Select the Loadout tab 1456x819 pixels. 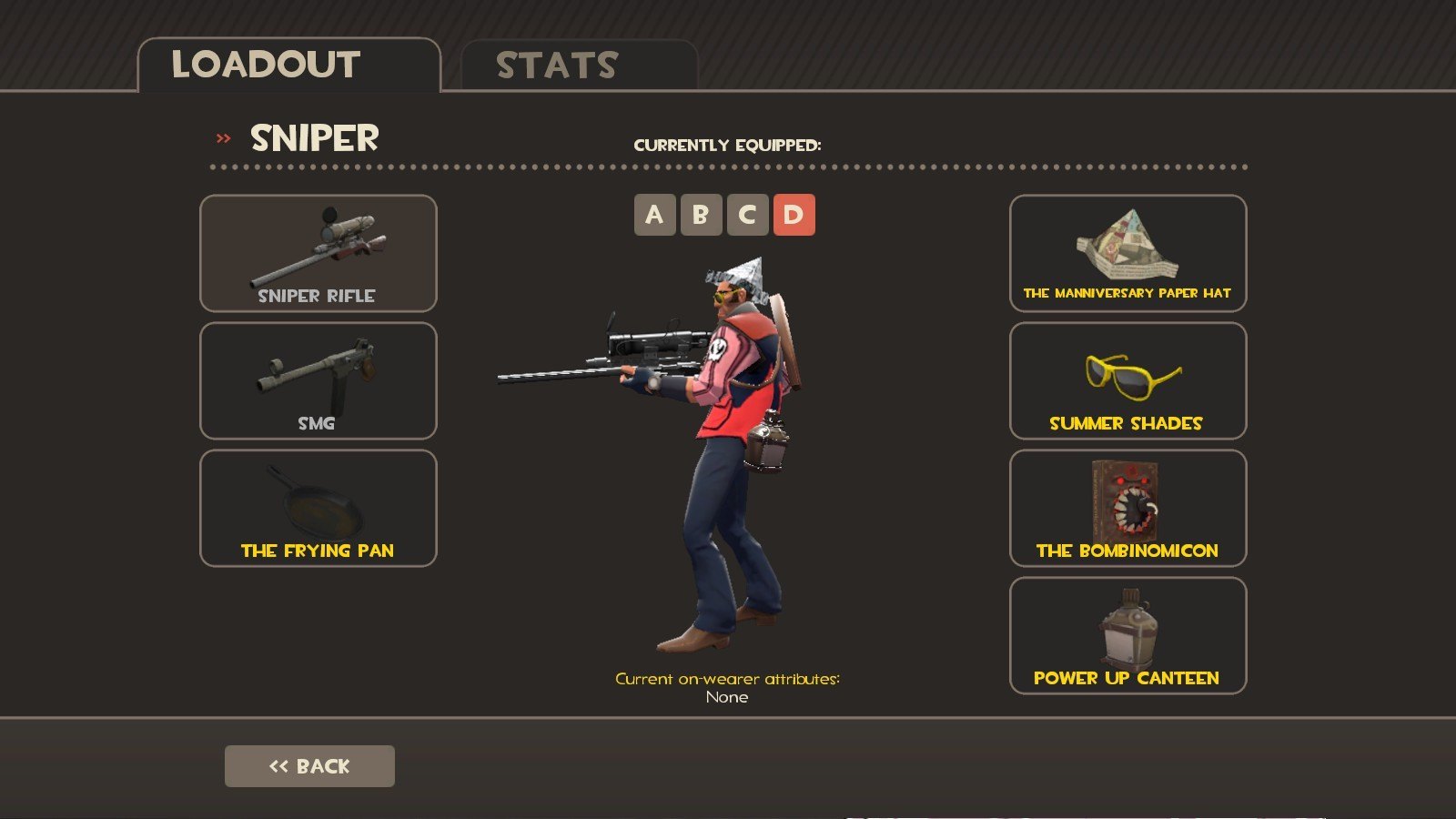288,66
